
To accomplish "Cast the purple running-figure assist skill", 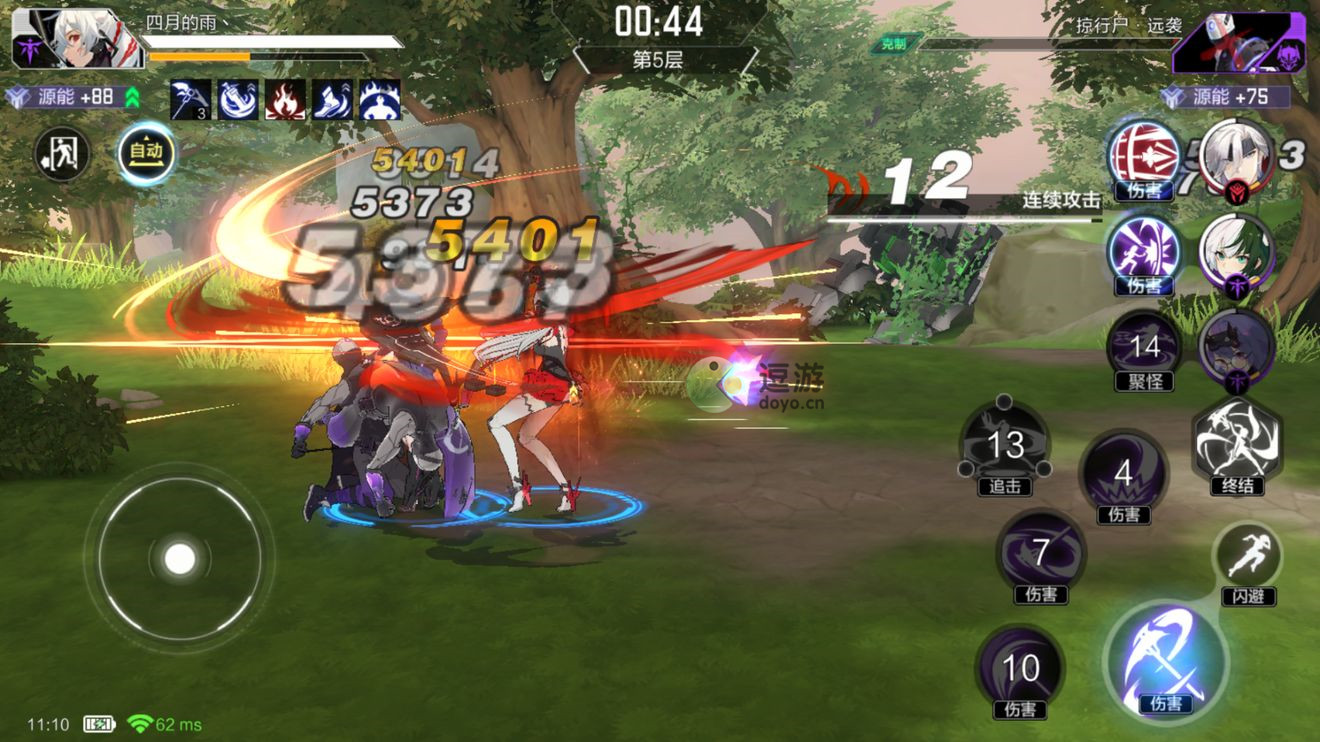I will (x=1144, y=252).
